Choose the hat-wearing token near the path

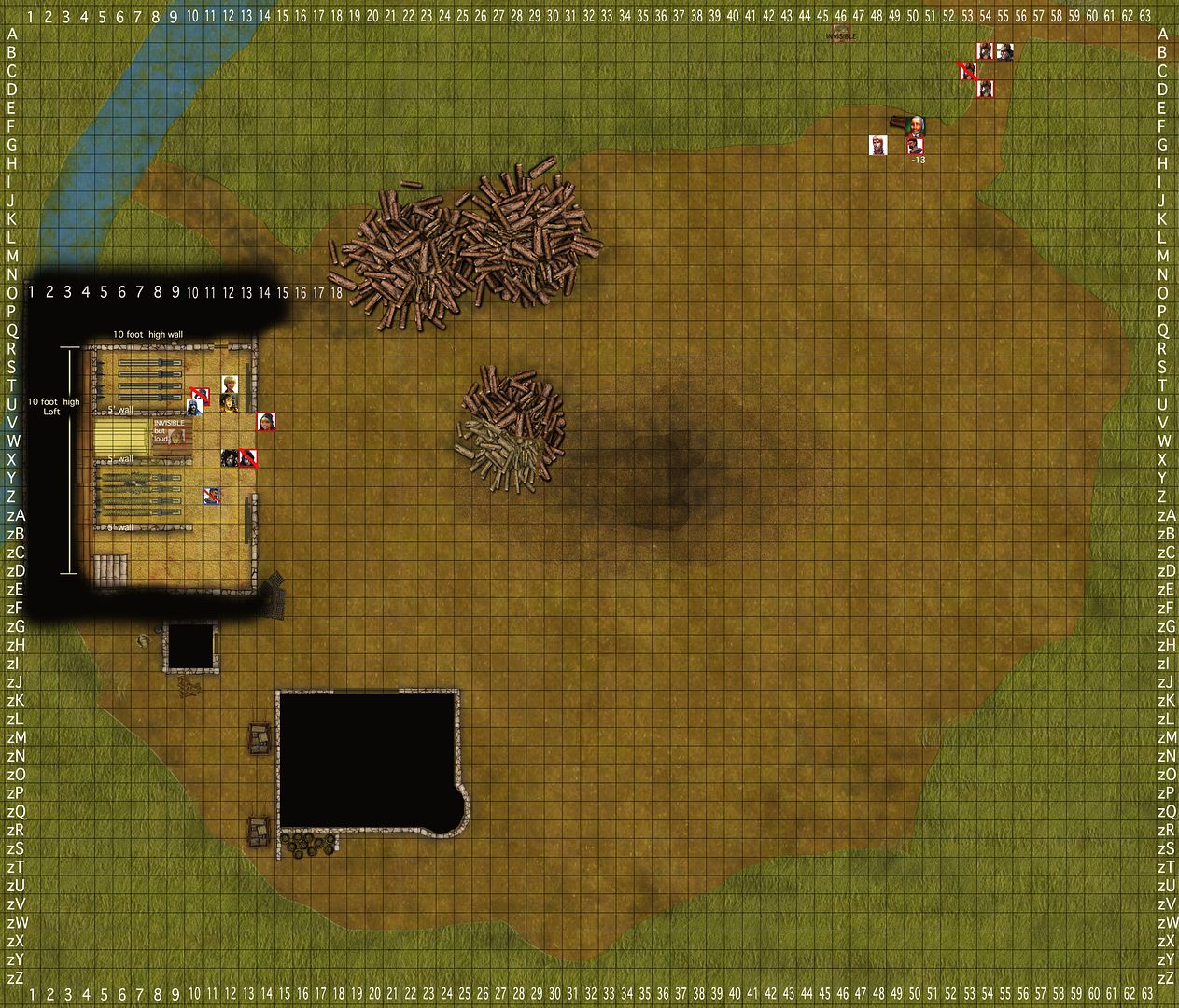tap(1004, 51)
